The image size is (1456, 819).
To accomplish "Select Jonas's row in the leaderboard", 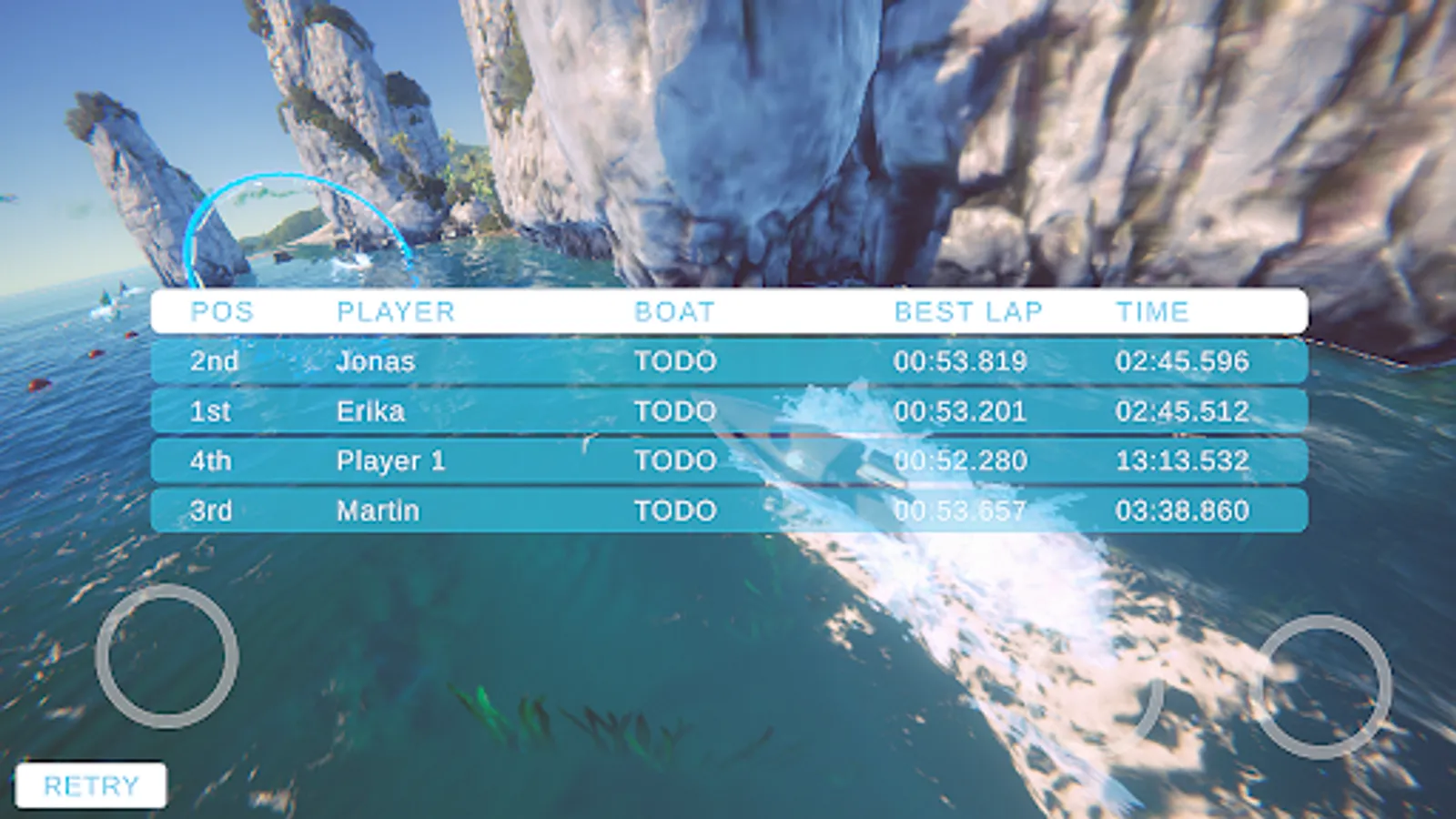I will (x=728, y=360).
